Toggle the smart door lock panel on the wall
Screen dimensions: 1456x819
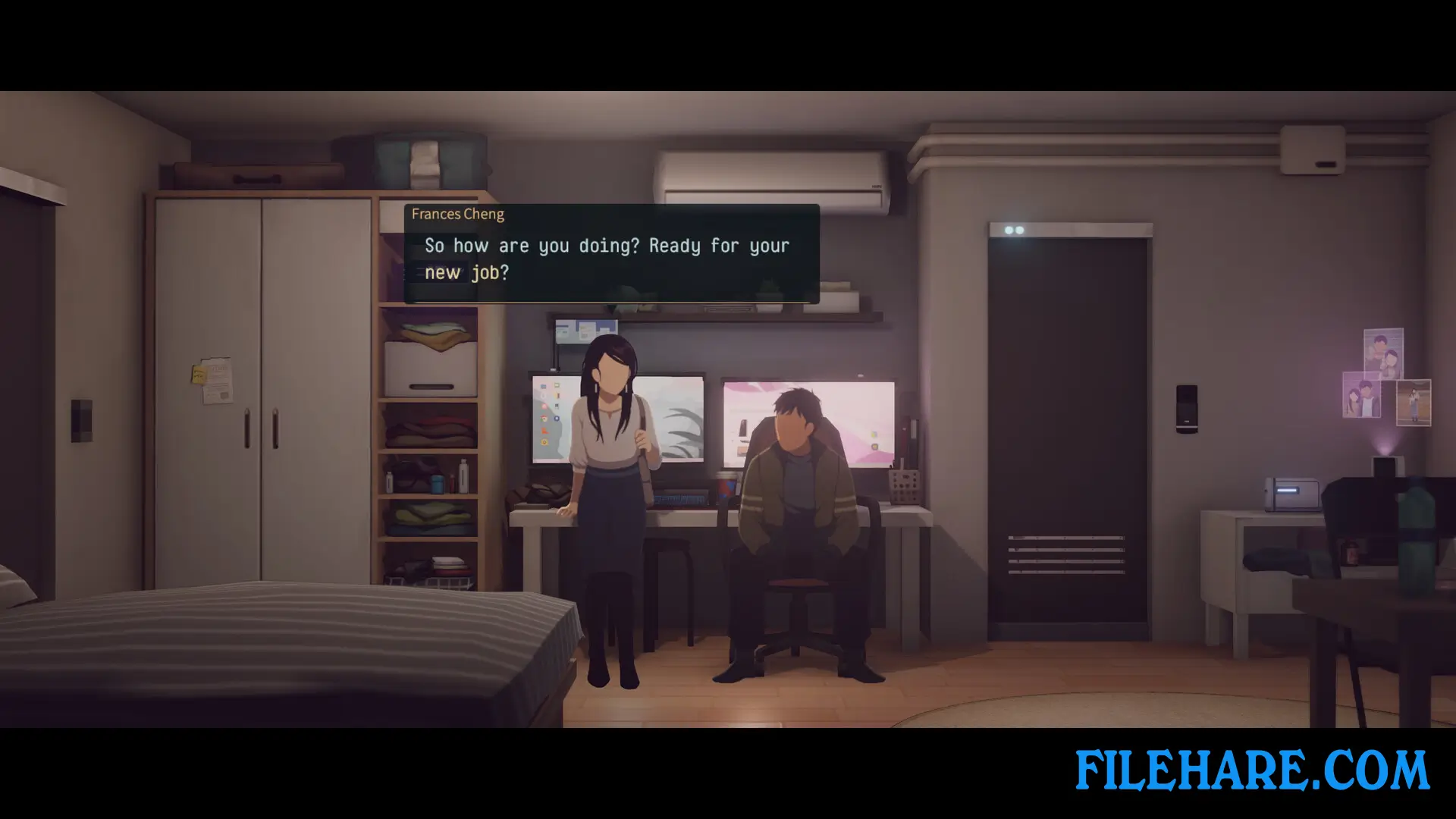pos(1187,409)
